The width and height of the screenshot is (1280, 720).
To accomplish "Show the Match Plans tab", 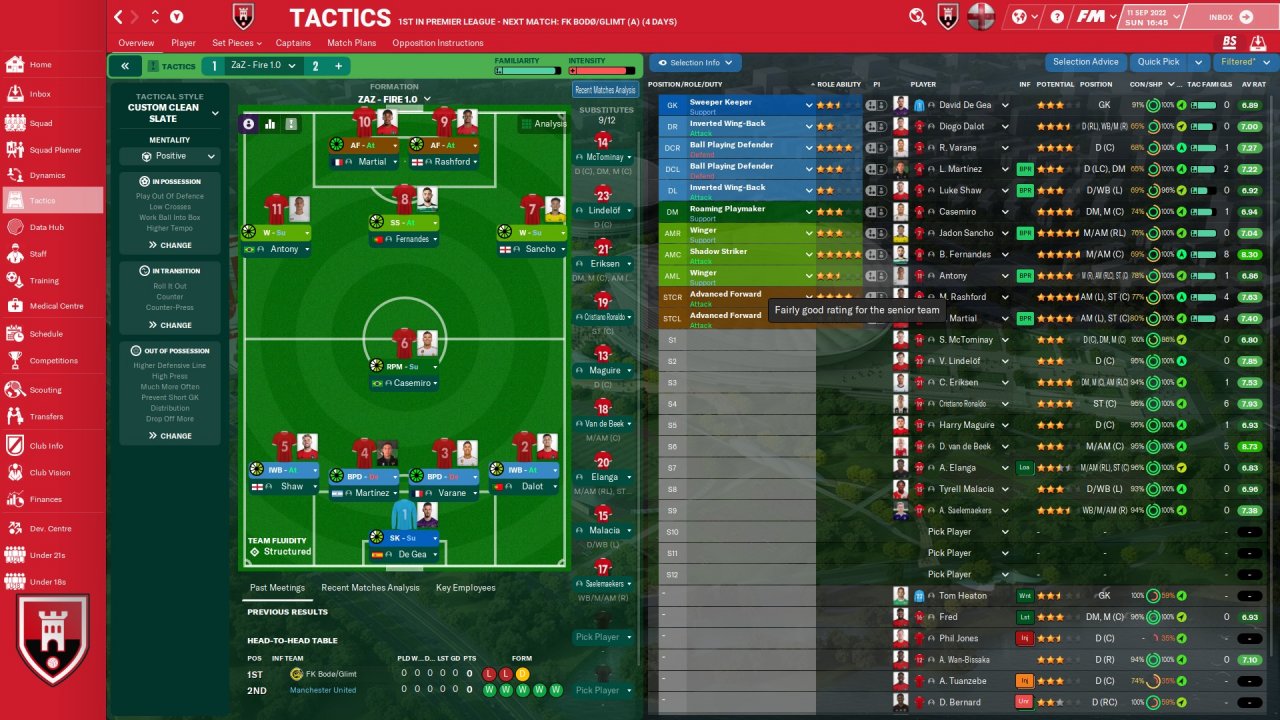I will 351,43.
